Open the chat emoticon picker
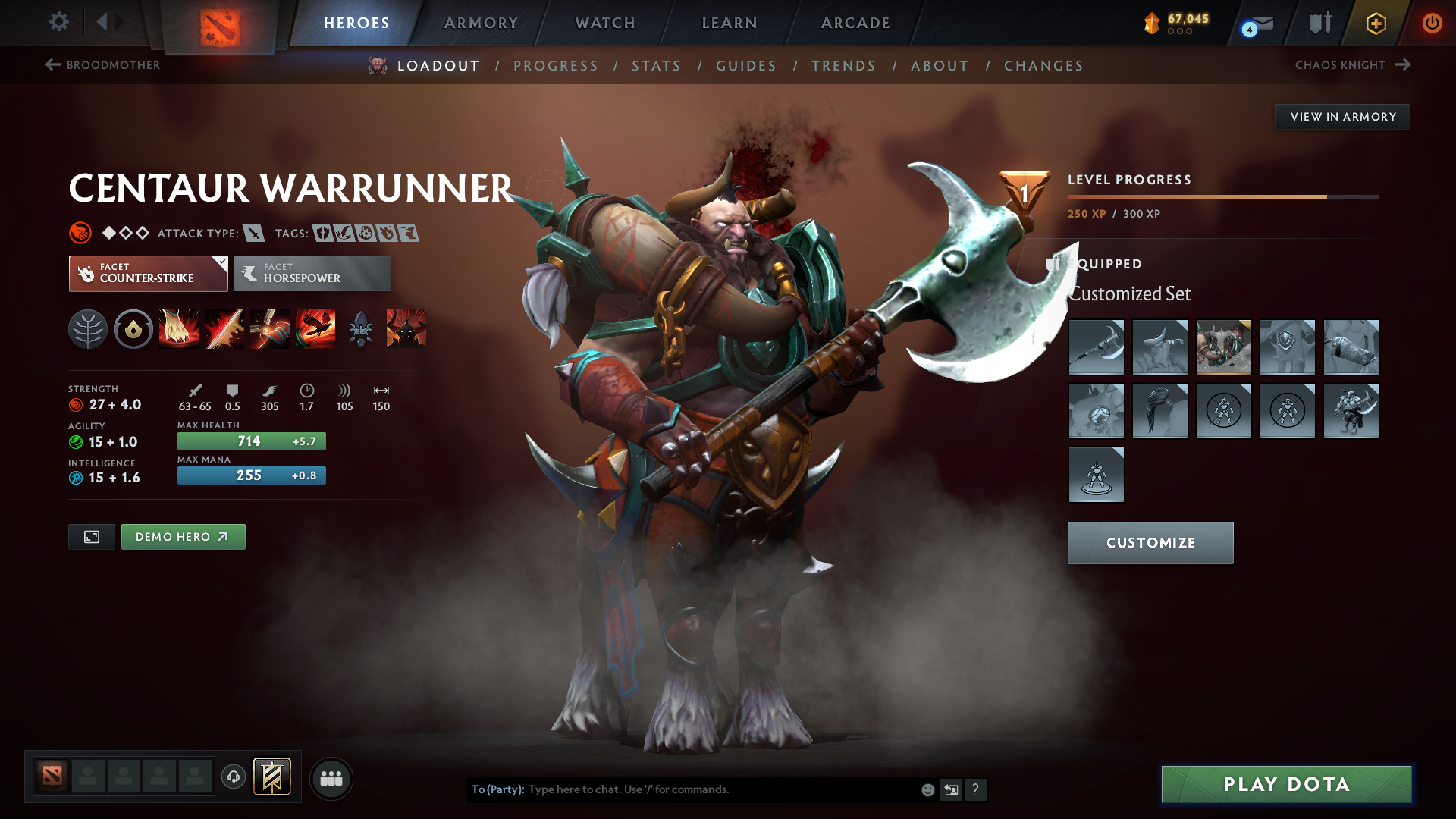This screenshot has width=1456, height=819. [927, 789]
